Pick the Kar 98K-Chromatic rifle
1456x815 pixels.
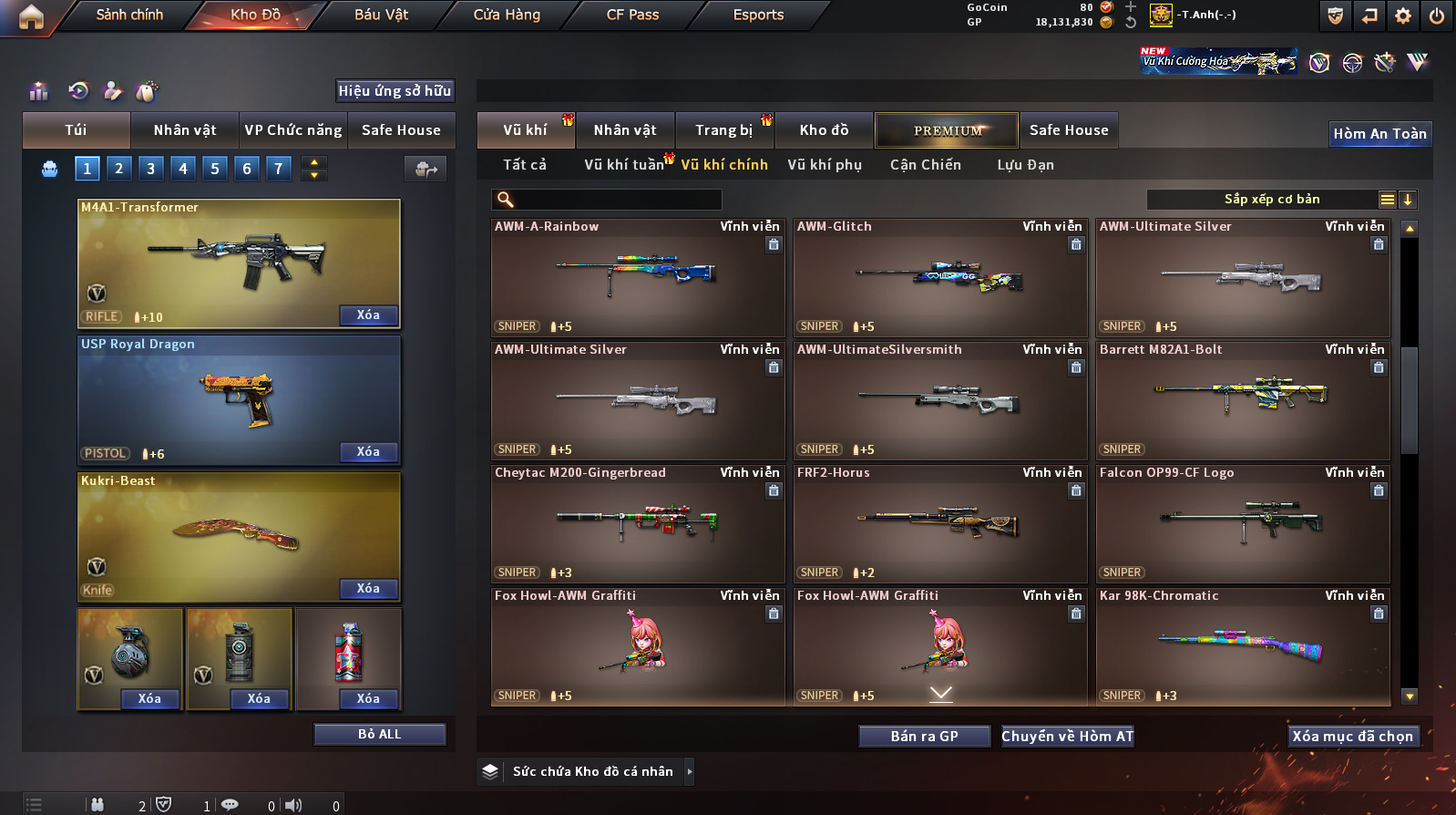point(1242,647)
